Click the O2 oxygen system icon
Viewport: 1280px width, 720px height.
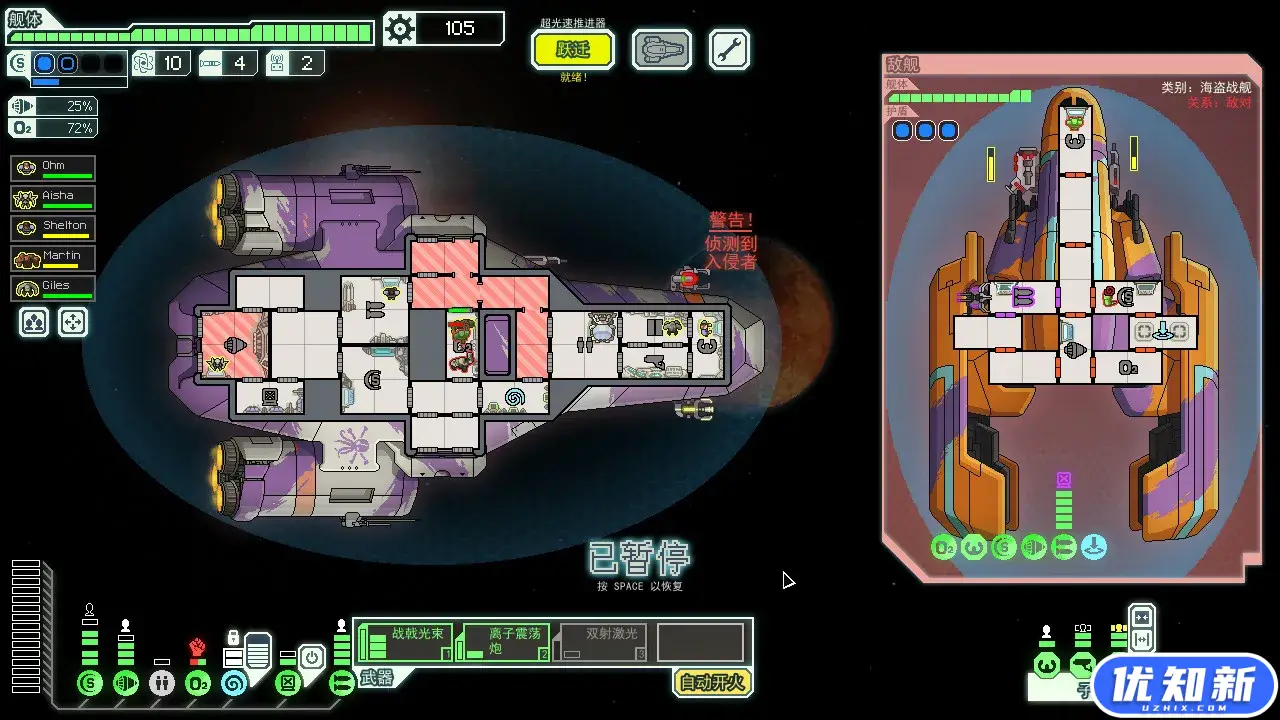198,684
